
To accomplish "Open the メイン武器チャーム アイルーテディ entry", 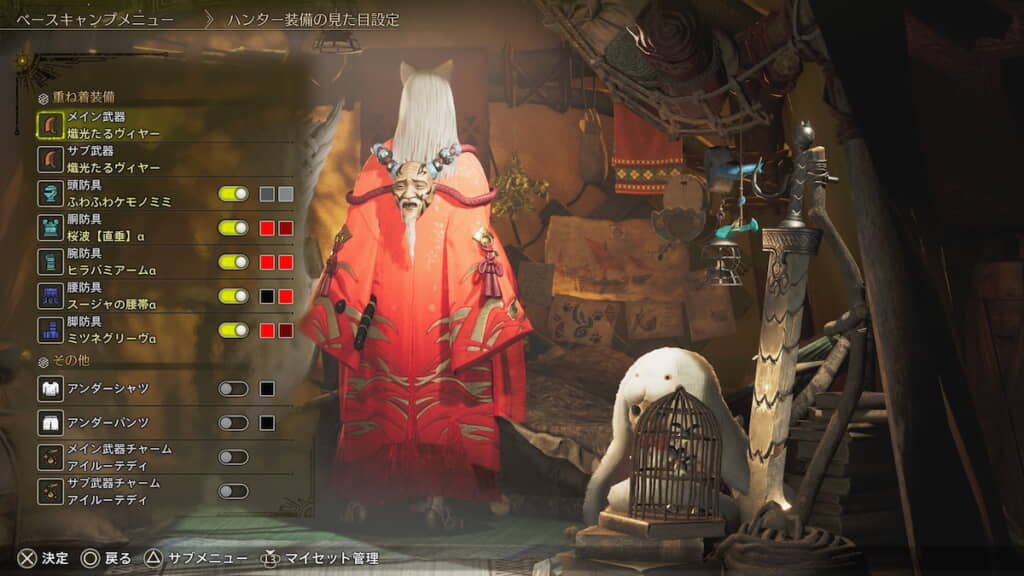I will coord(118,457).
